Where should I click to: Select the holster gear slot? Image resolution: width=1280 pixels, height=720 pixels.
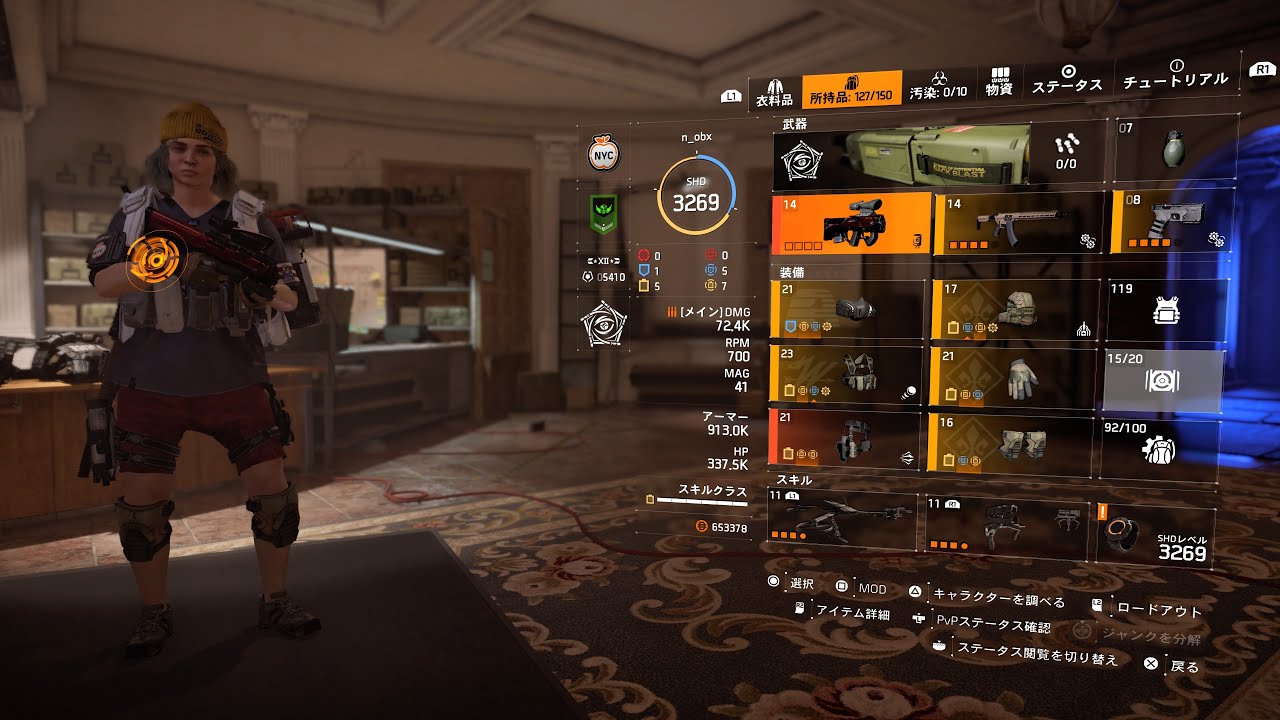pyautogui.click(x=844, y=441)
